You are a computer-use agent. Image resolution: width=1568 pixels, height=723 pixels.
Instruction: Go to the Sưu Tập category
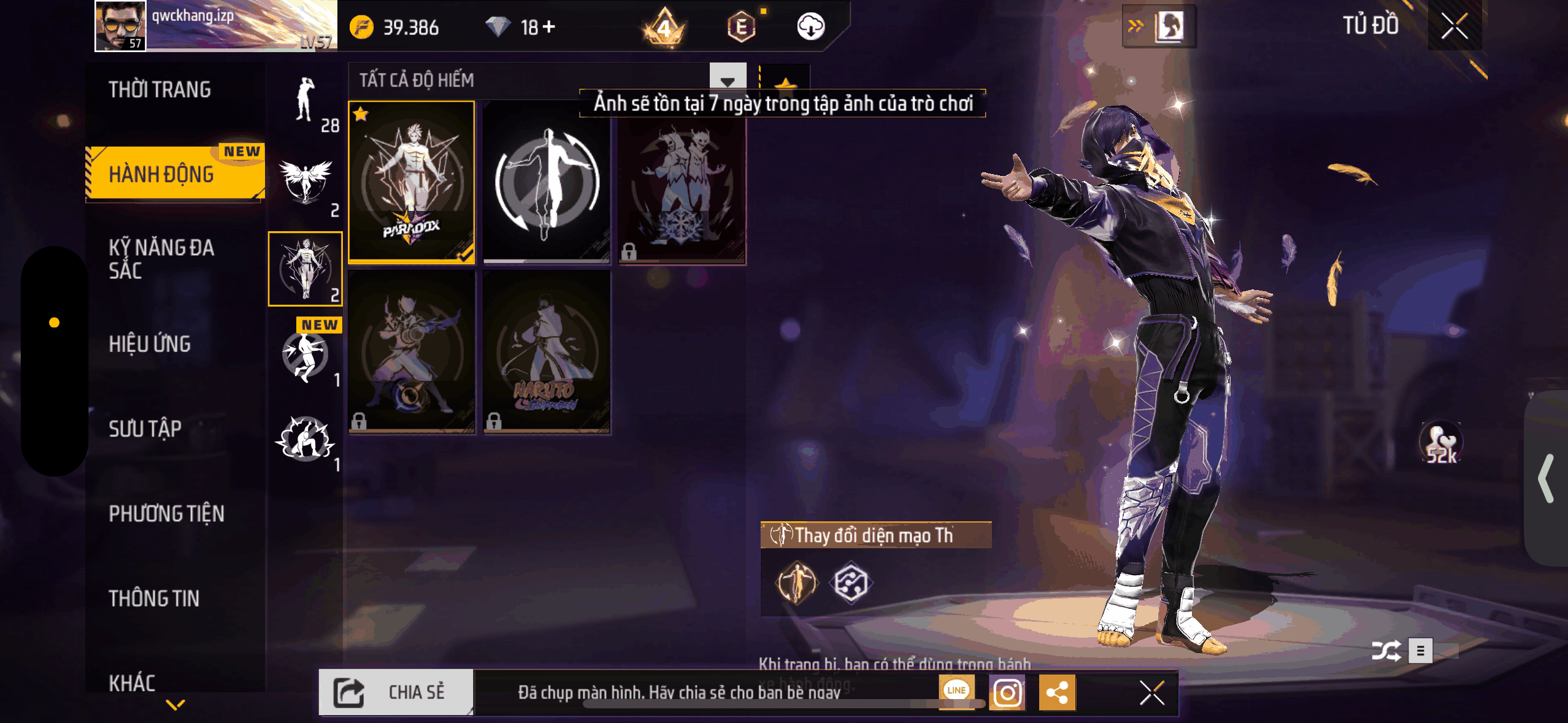(x=145, y=429)
